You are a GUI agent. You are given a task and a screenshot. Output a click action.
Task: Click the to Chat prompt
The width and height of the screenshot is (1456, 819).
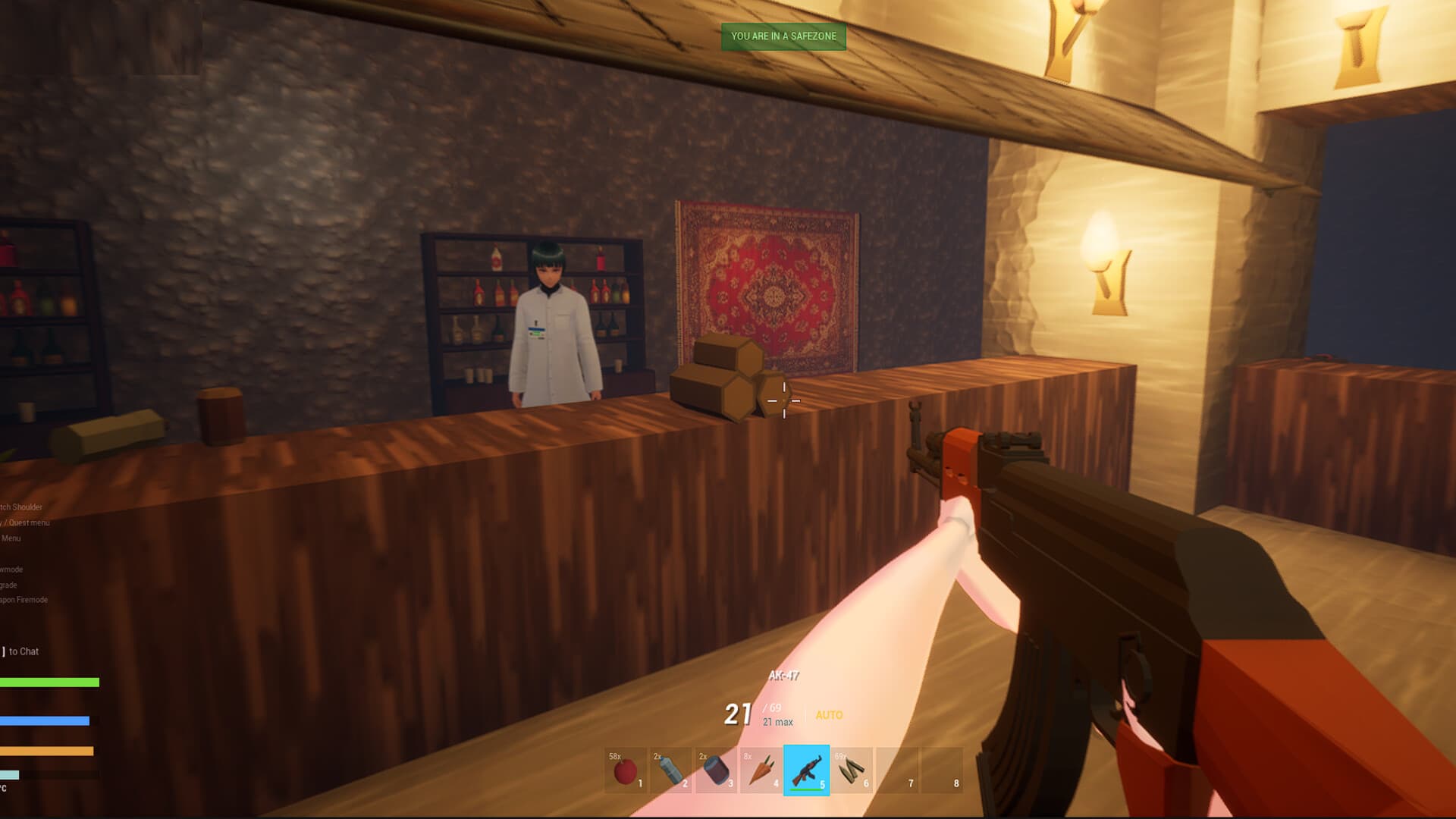(x=21, y=651)
